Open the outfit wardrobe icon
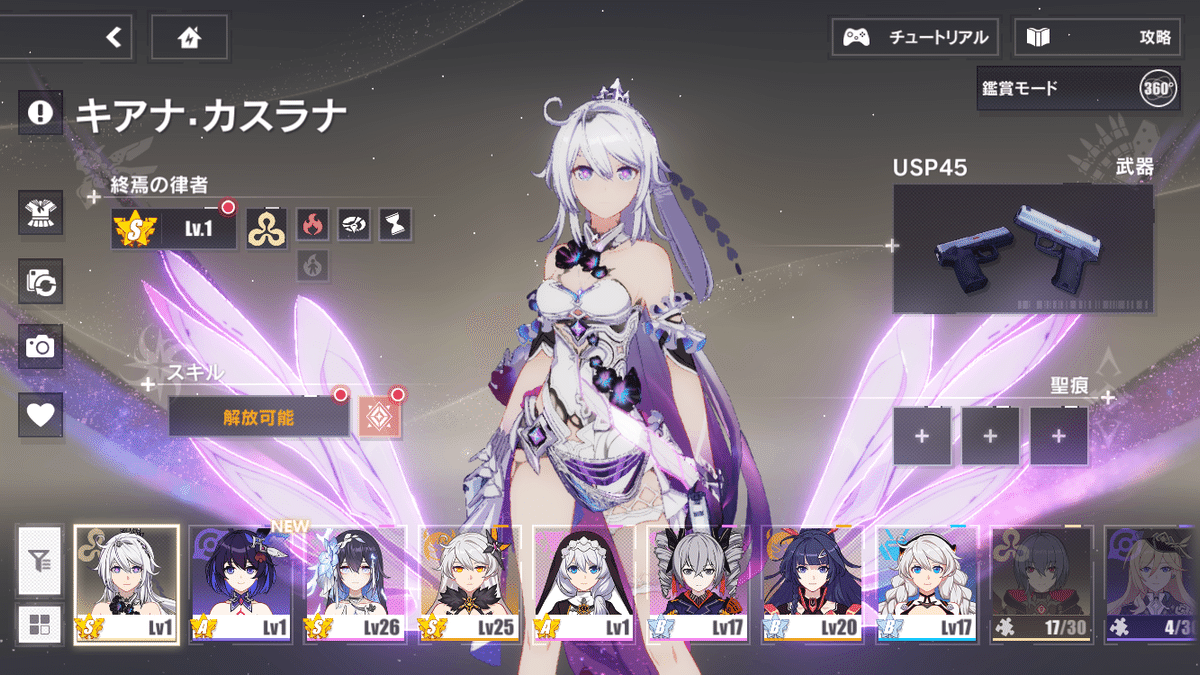This screenshot has width=1200, height=675. tap(41, 213)
